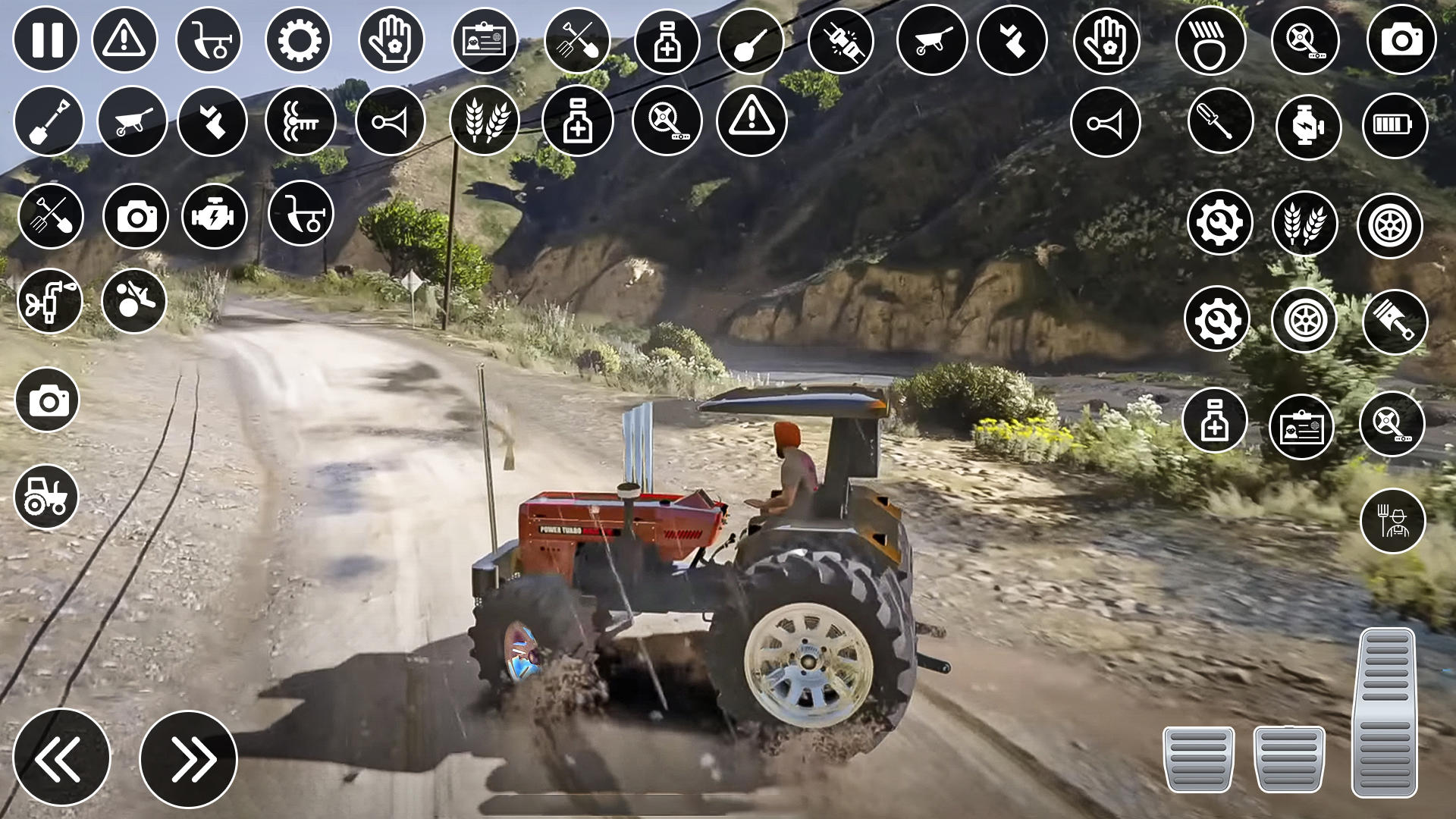Viewport: 1456px width, 819px height.
Task: Open the tractor icon on the left side
Action: (47, 497)
